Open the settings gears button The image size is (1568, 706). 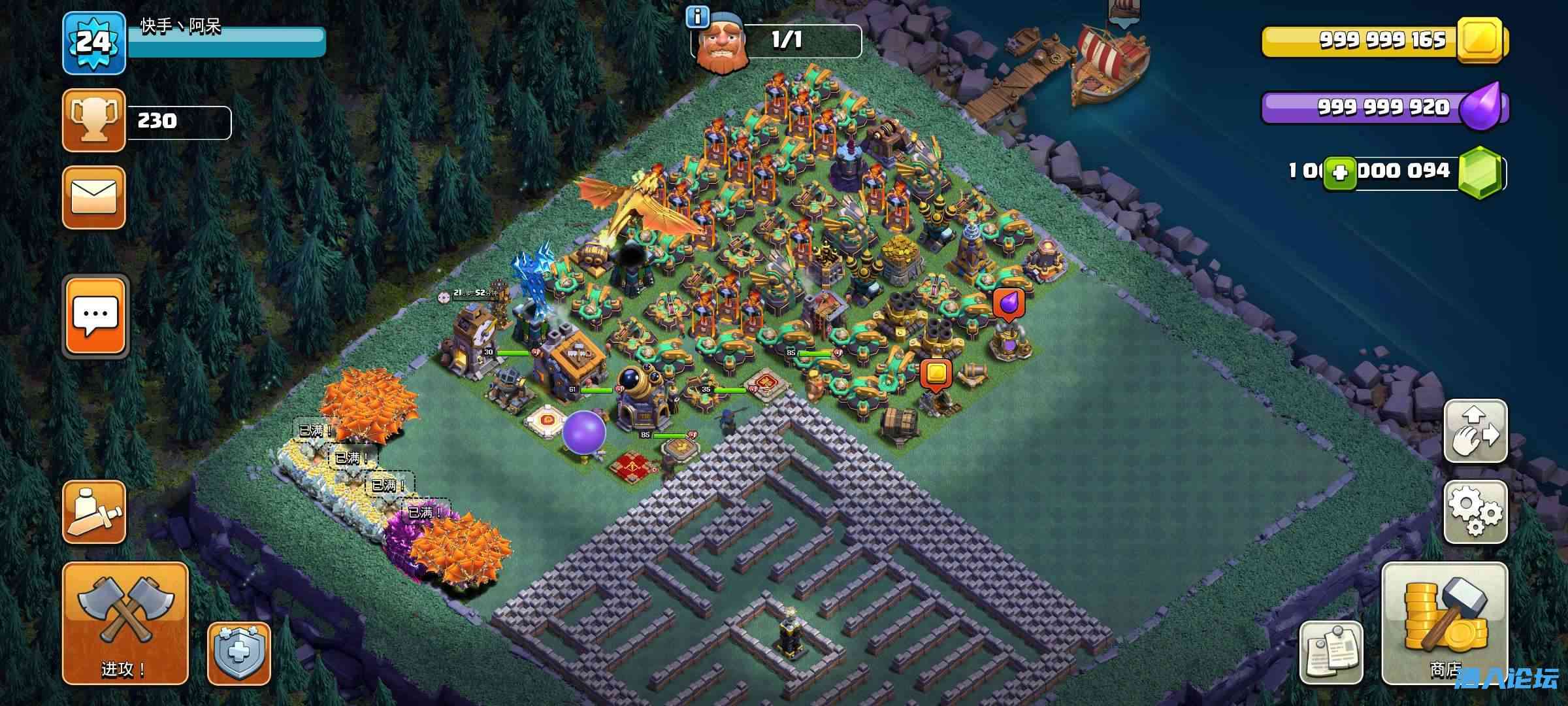[1475, 512]
